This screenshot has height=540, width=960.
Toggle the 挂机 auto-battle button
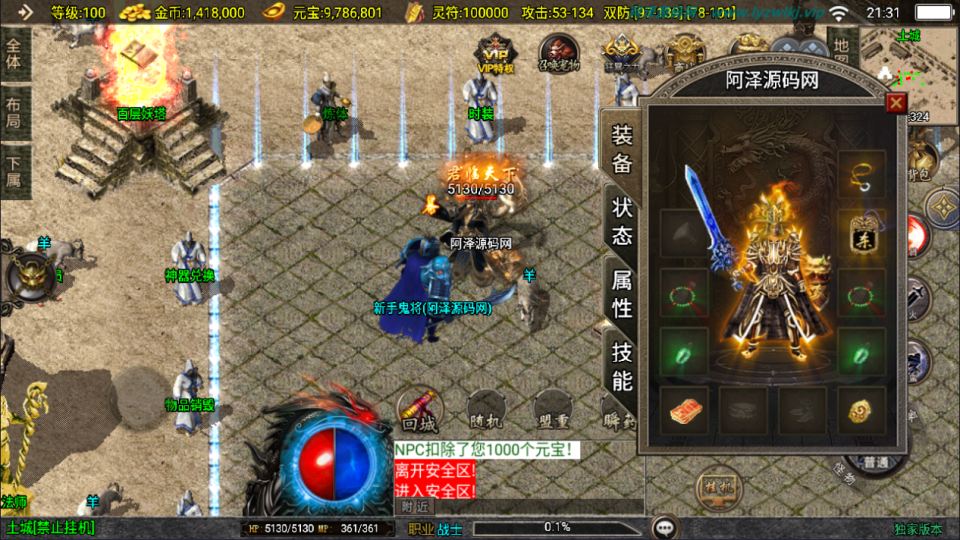coord(718,487)
